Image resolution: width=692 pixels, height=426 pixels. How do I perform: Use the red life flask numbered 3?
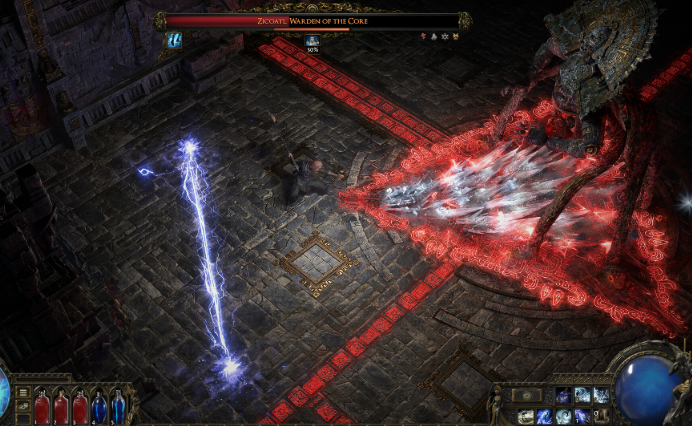coord(80,406)
